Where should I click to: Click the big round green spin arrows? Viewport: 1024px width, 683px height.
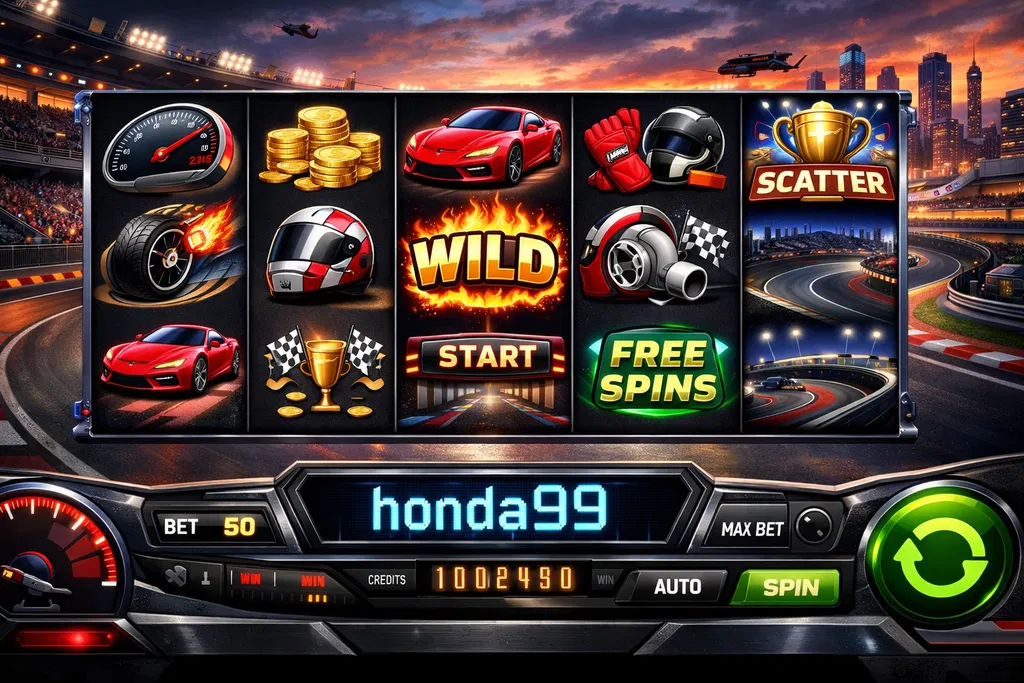[x=939, y=553]
